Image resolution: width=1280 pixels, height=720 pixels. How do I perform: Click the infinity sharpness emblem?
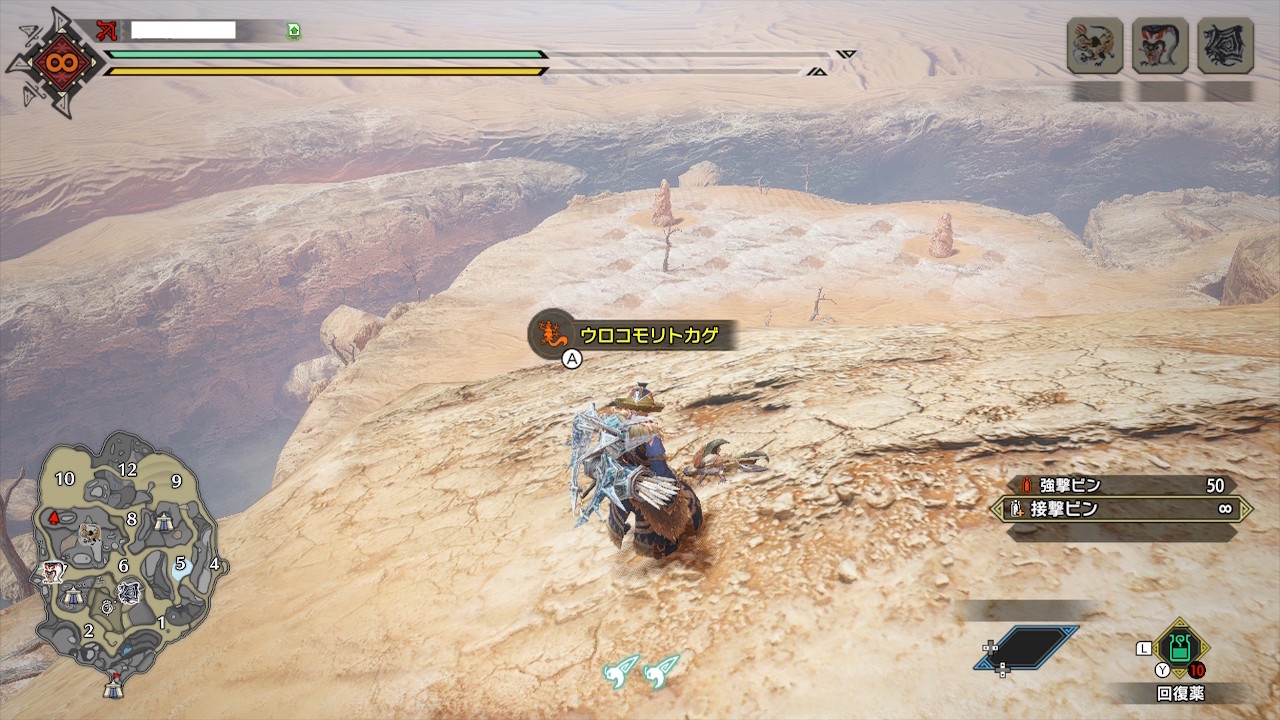pos(54,63)
